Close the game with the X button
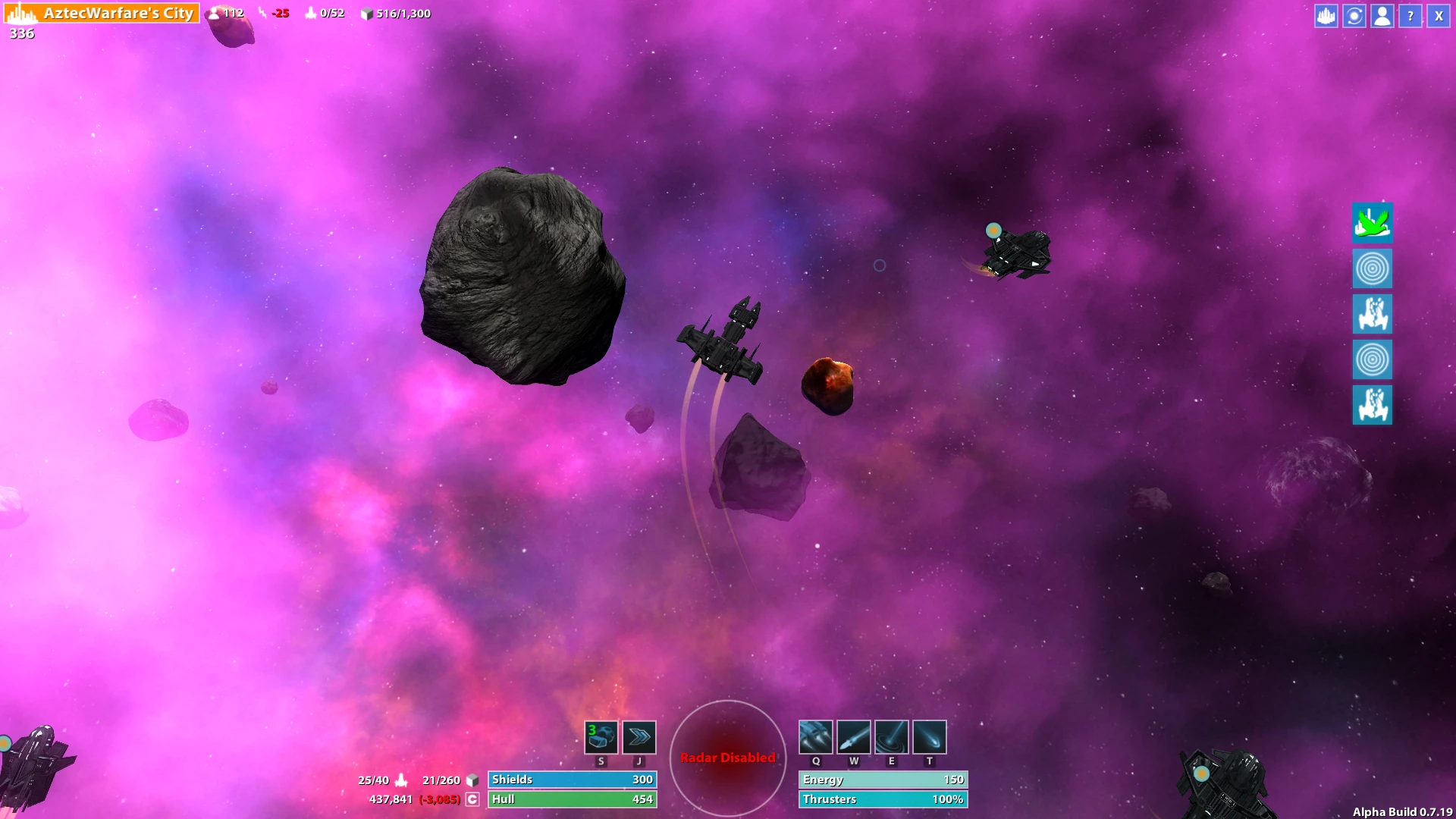Viewport: 1456px width, 819px height. [x=1439, y=16]
